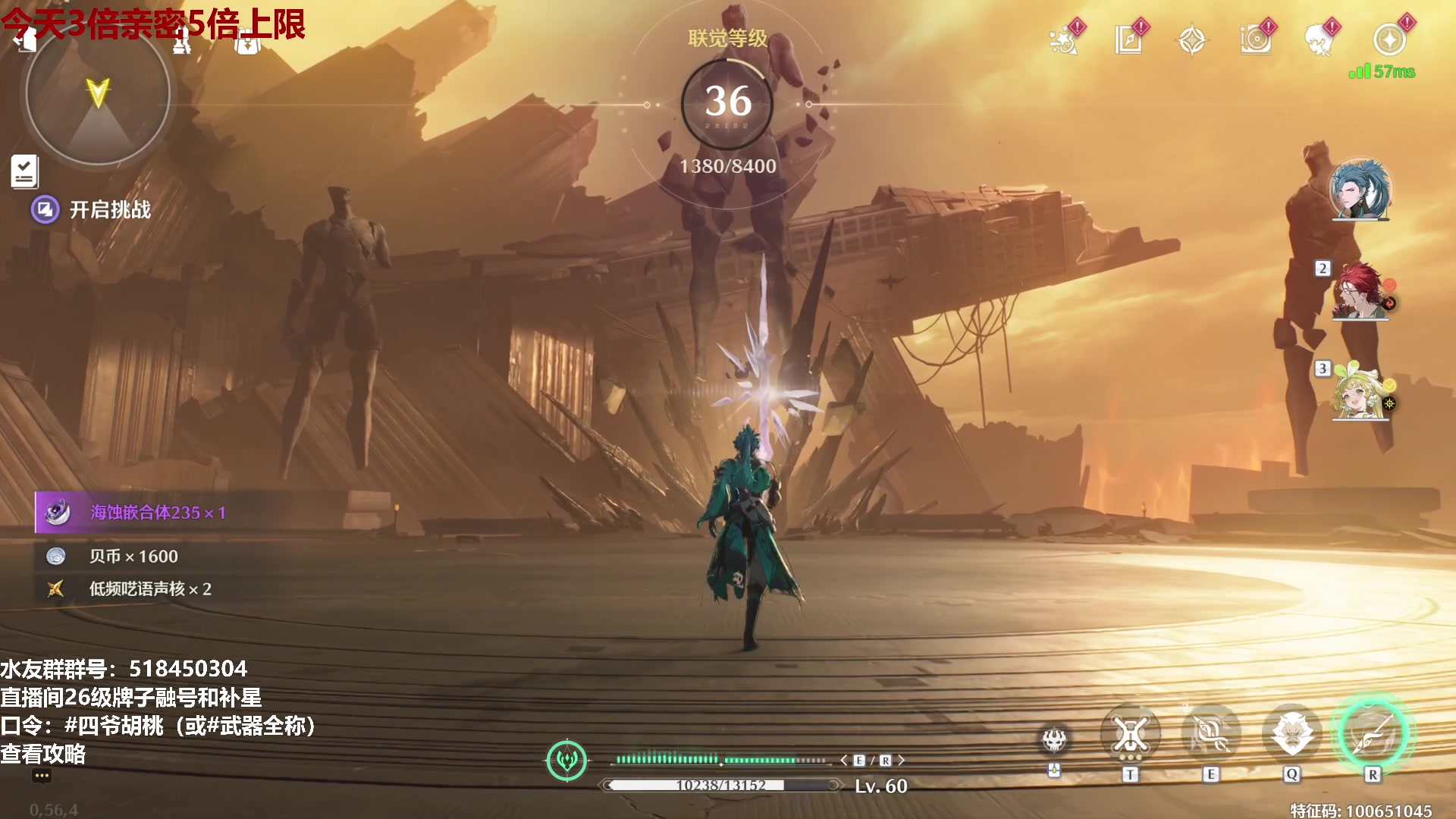Open the turntable record player icon

(x=1256, y=40)
